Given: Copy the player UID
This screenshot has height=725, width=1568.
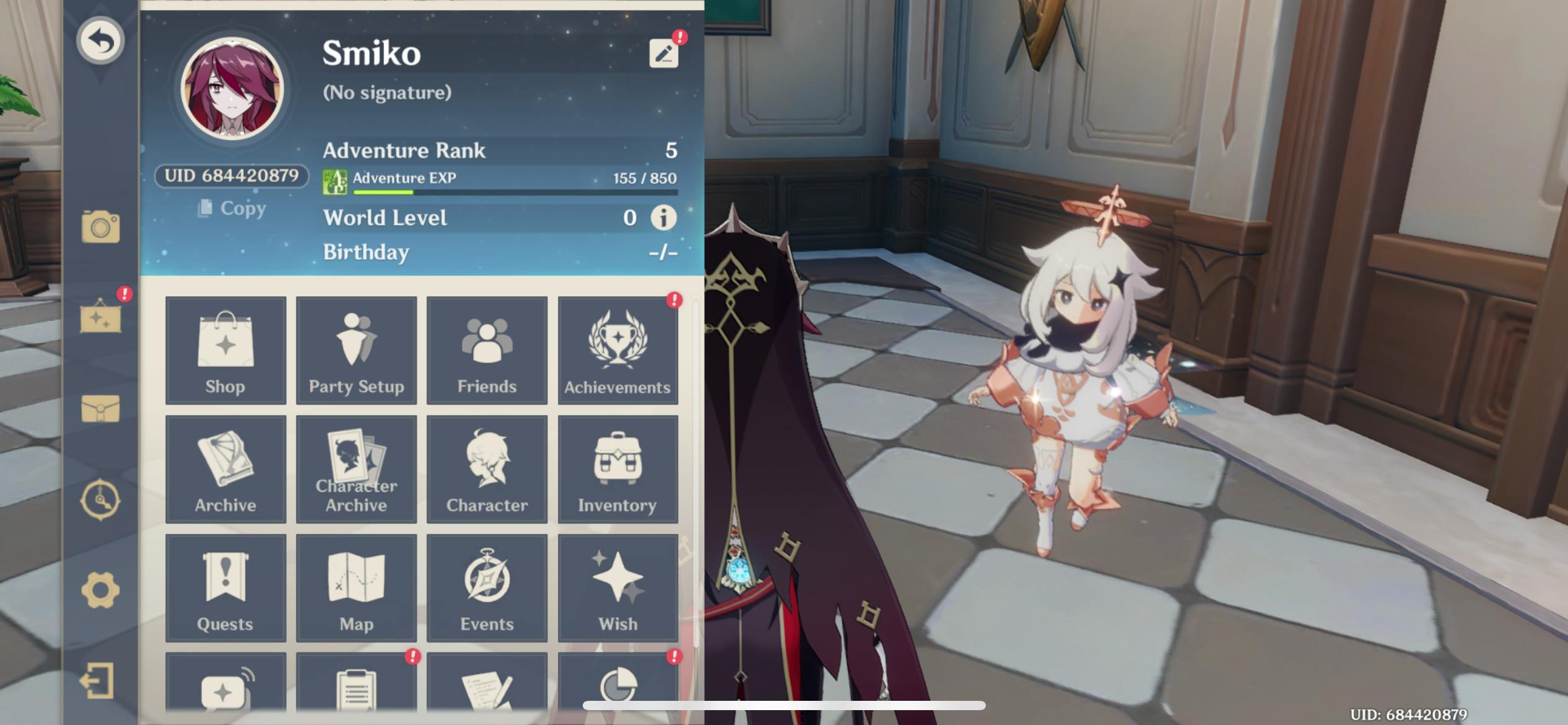Looking at the screenshot, I should 232,208.
